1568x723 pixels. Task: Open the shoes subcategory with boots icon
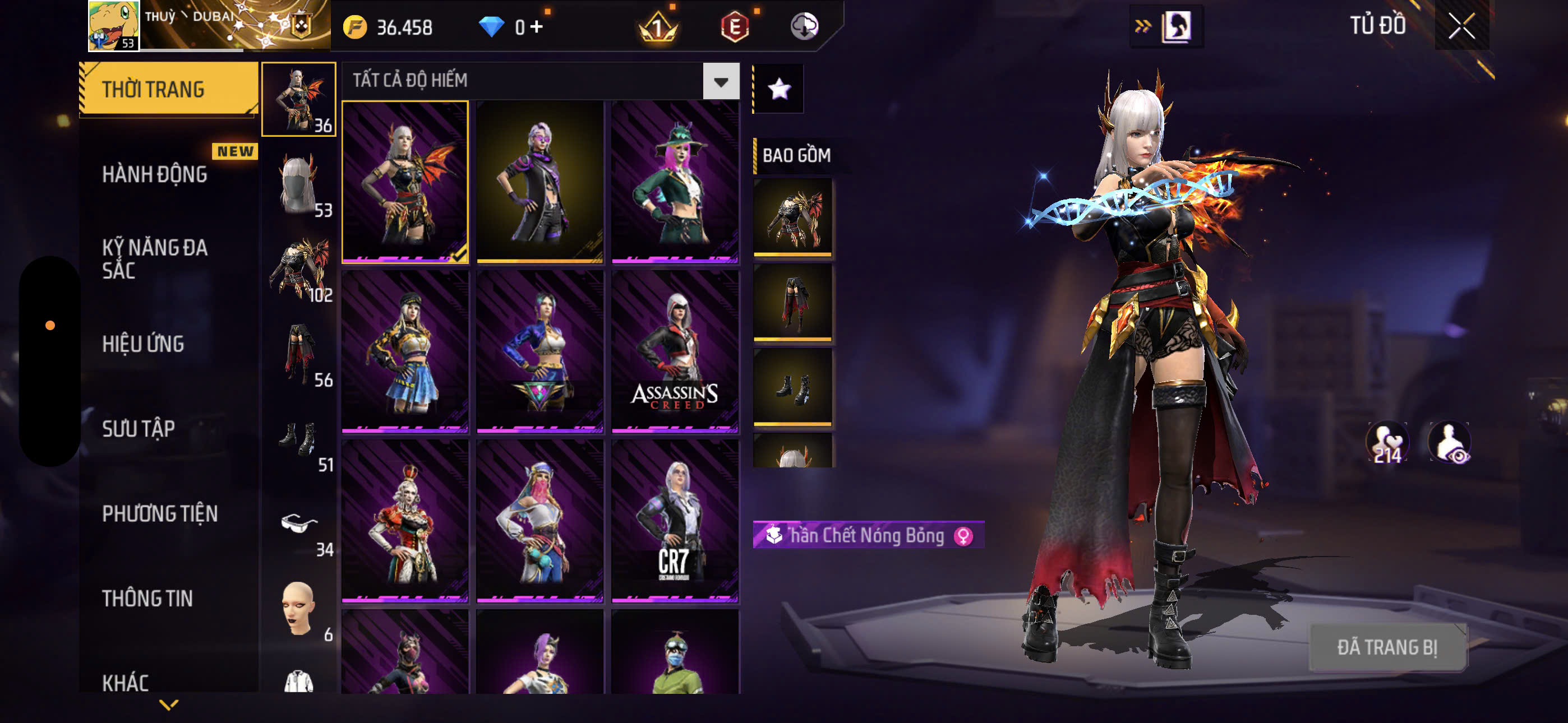[x=299, y=439]
